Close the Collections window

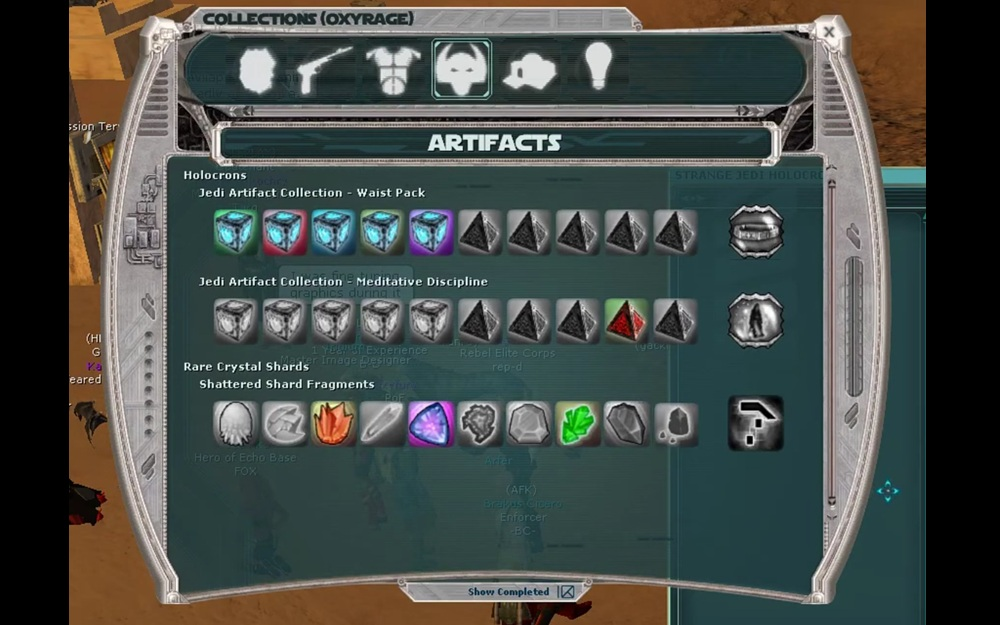point(829,32)
